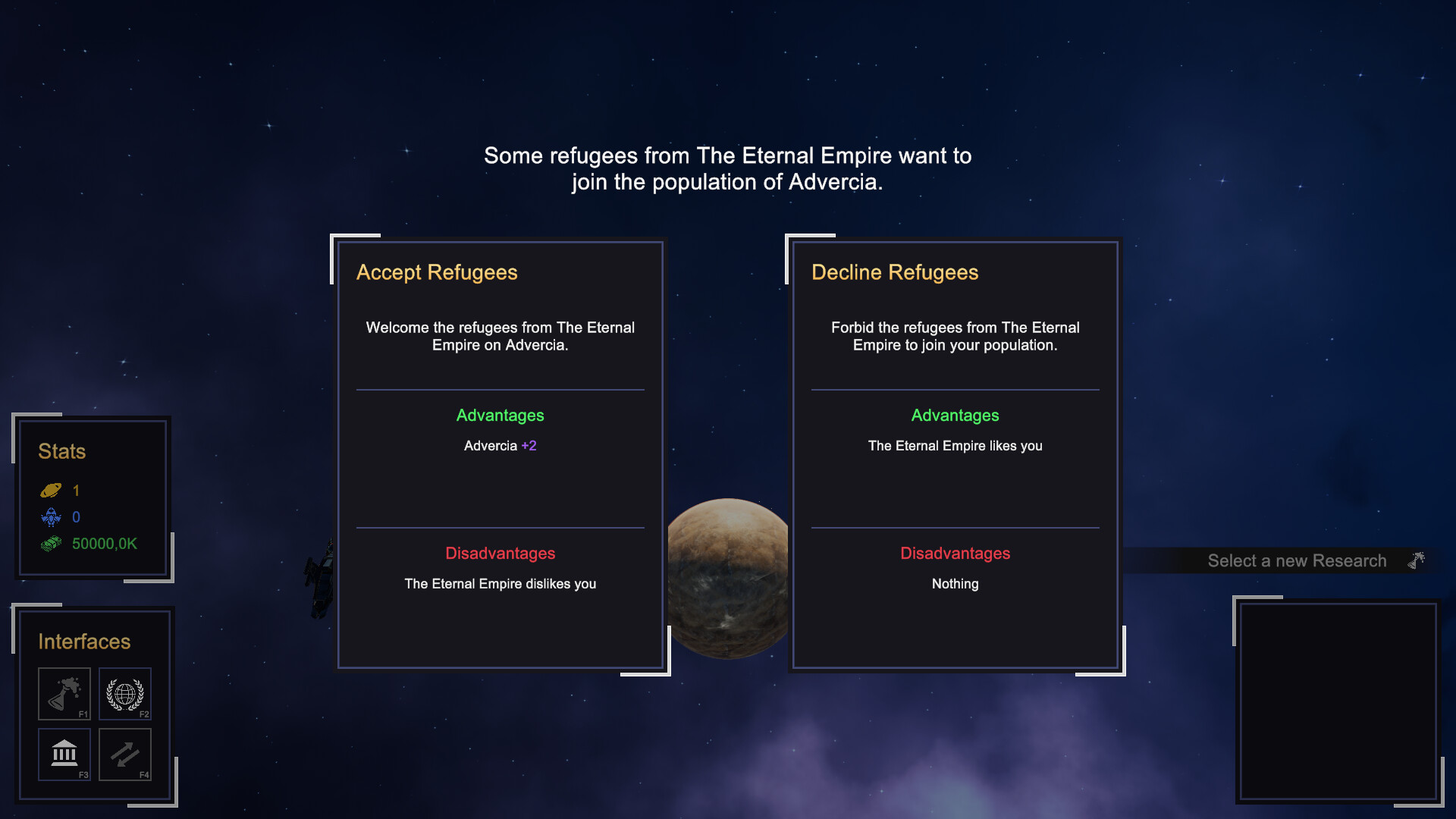The image size is (1456, 819).
Task: Click Select a new Research bar
Action: point(1297,560)
